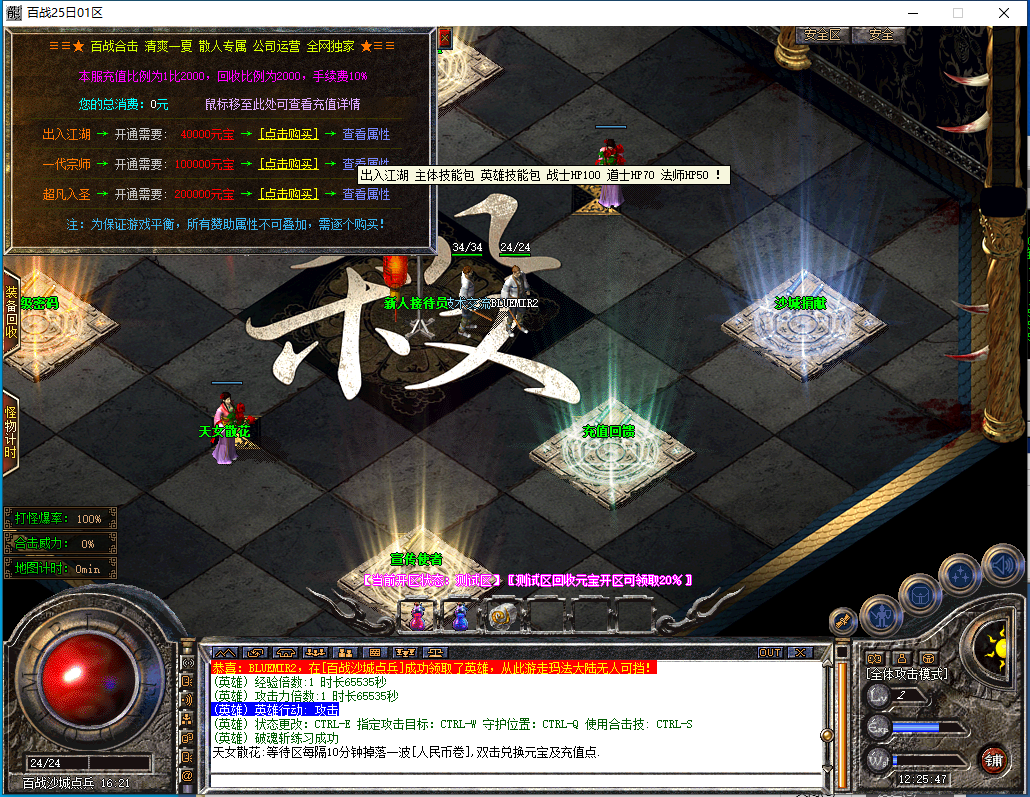This screenshot has height=797, width=1030.
Task: View attributes (查看属性) for 出入江湖
Action: tap(366, 134)
